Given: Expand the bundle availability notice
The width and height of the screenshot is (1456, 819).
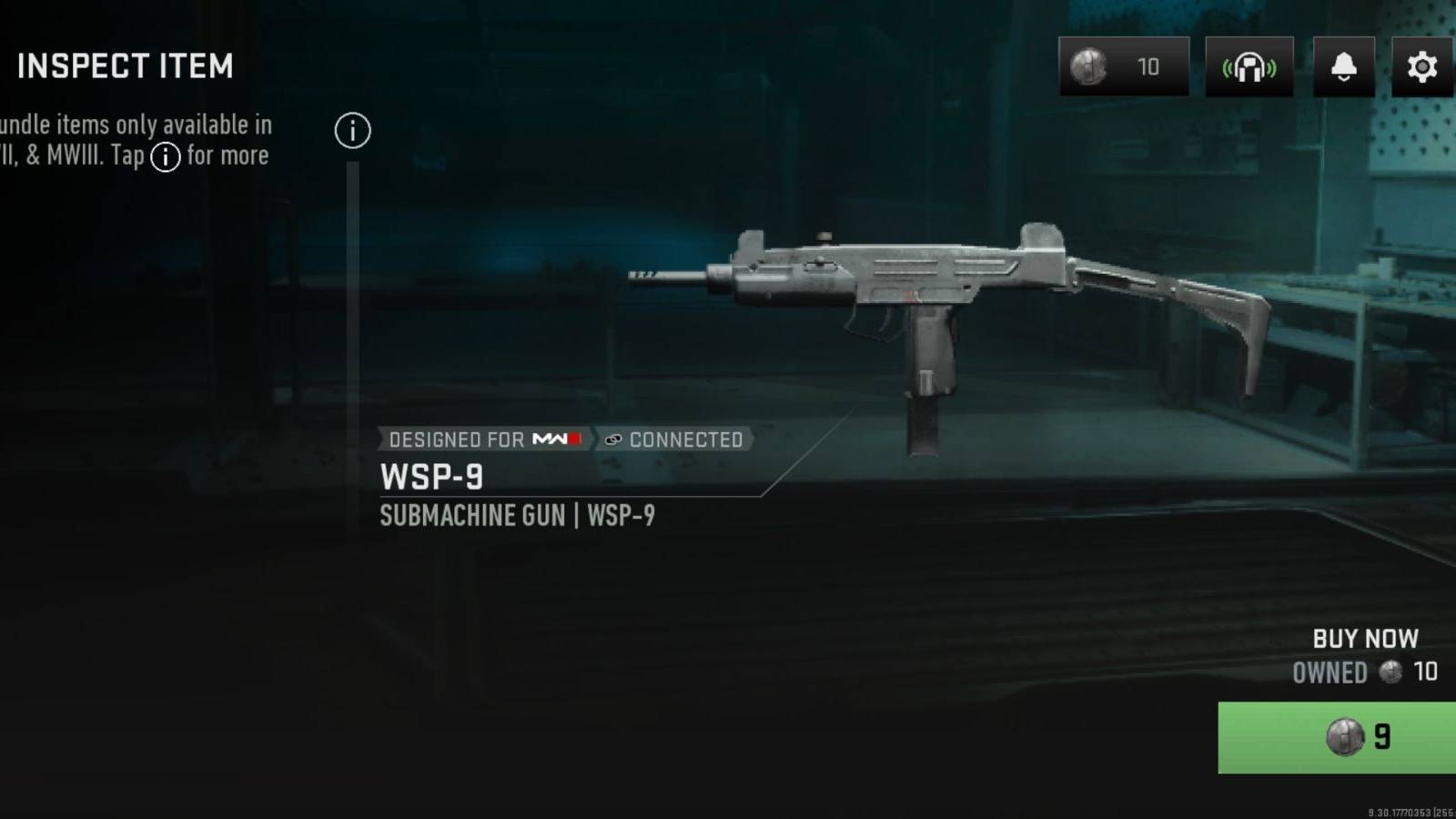Looking at the screenshot, I should tap(136, 139).
